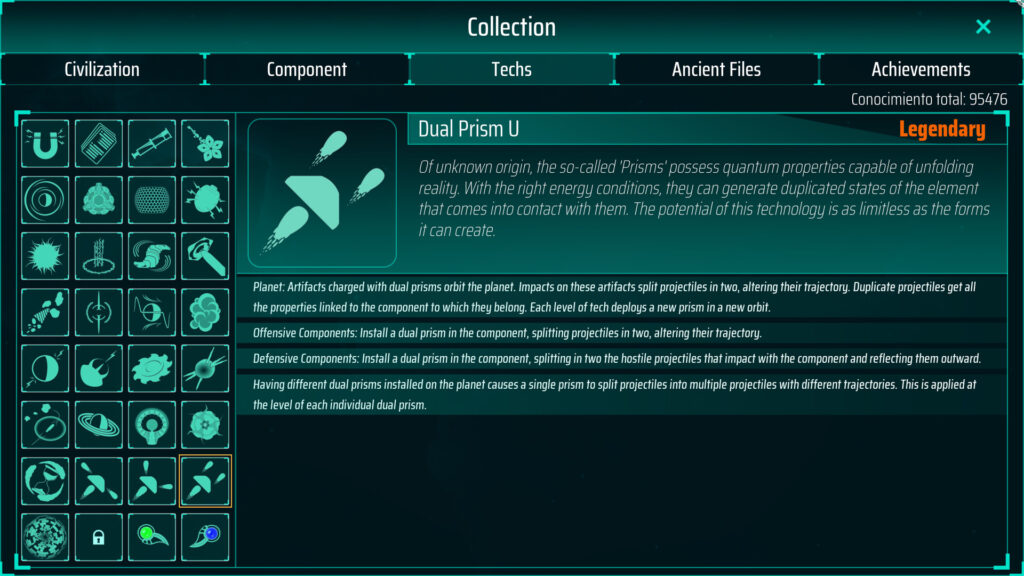The width and height of the screenshot is (1024, 576).
Task: Pick the honeycomb mesh tech icon
Action: 152,200
